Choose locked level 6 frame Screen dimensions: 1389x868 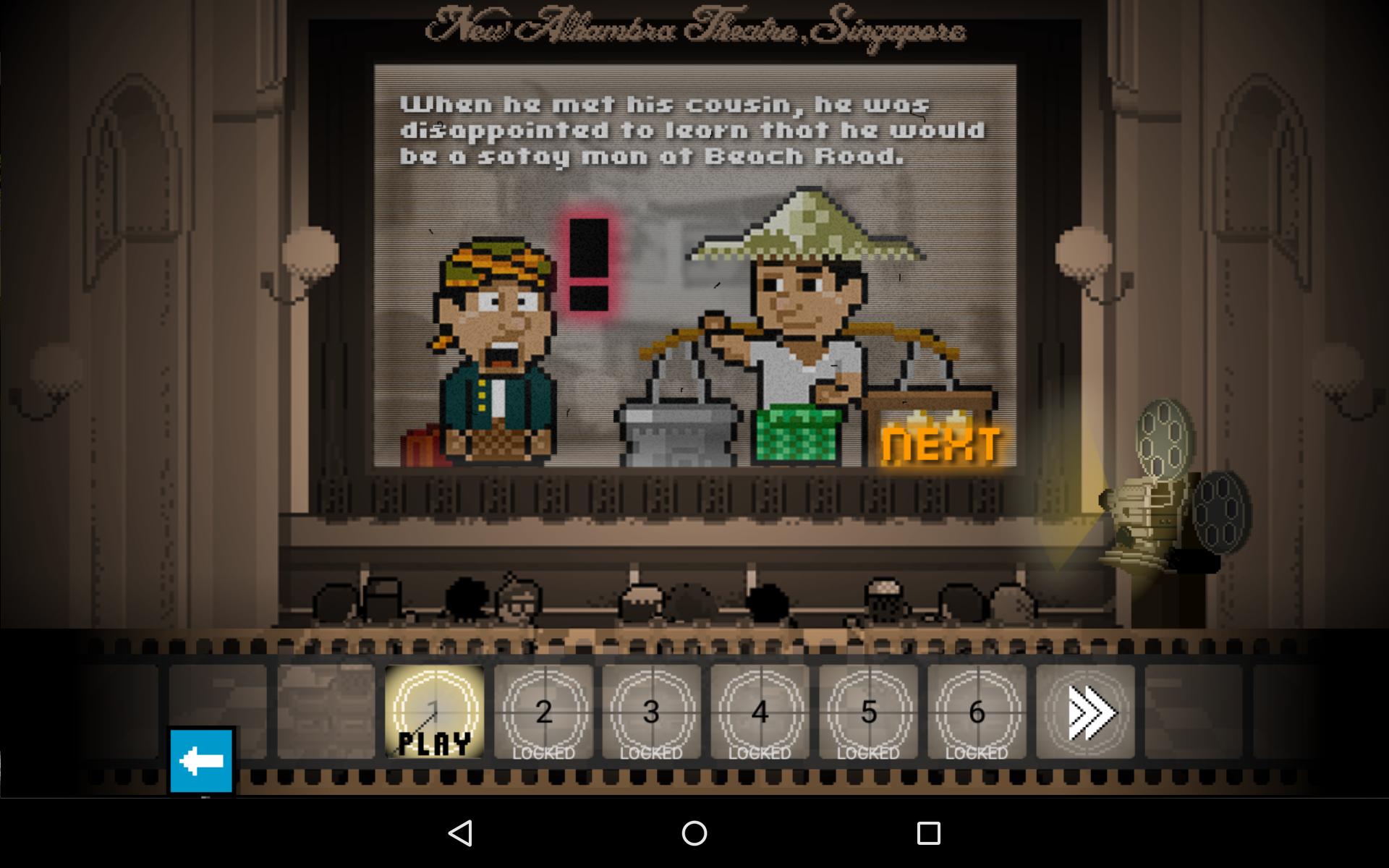[977, 712]
